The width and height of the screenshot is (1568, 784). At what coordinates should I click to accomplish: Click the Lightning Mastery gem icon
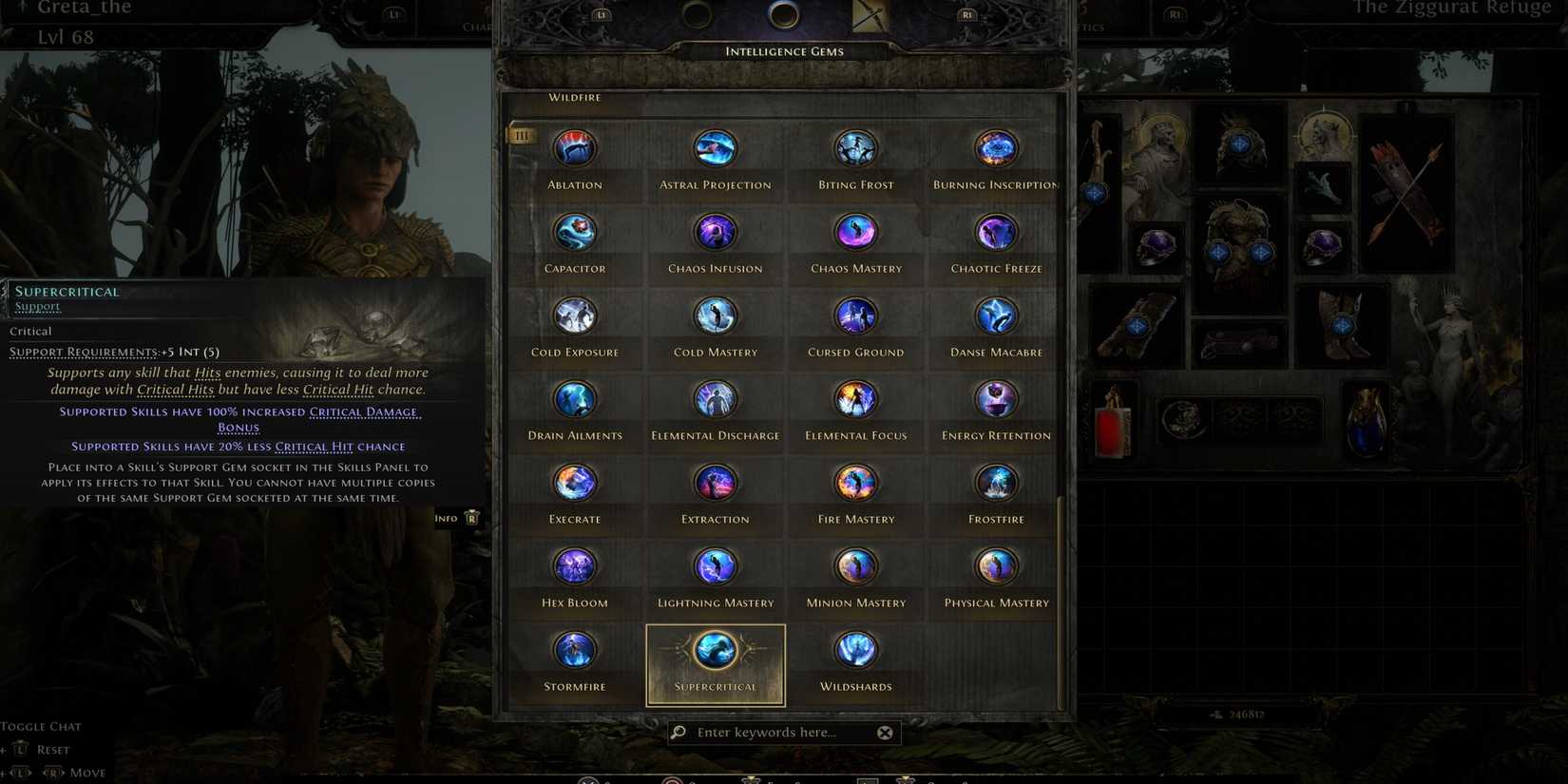point(715,566)
